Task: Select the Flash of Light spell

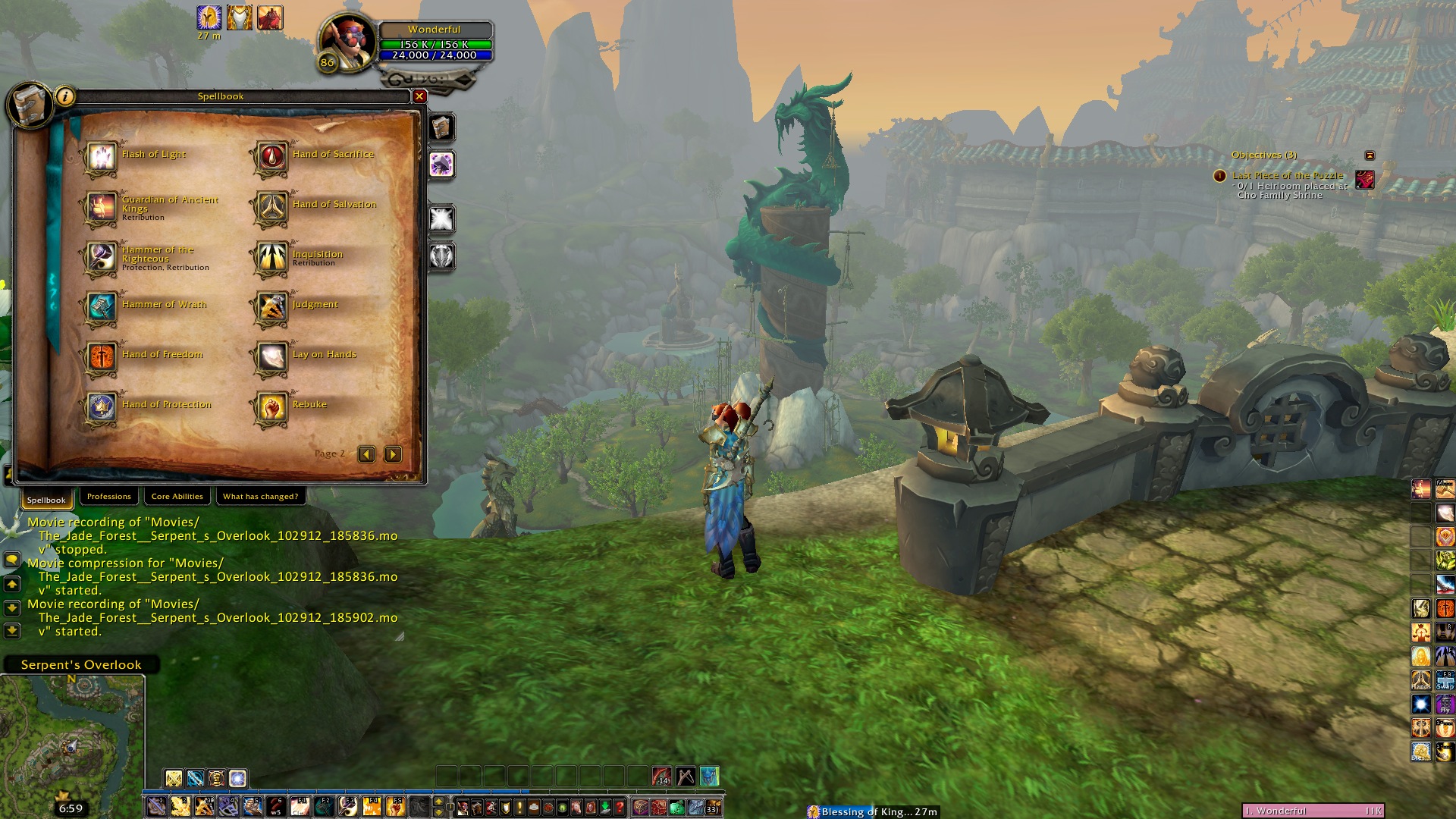Action: point(101,157)
